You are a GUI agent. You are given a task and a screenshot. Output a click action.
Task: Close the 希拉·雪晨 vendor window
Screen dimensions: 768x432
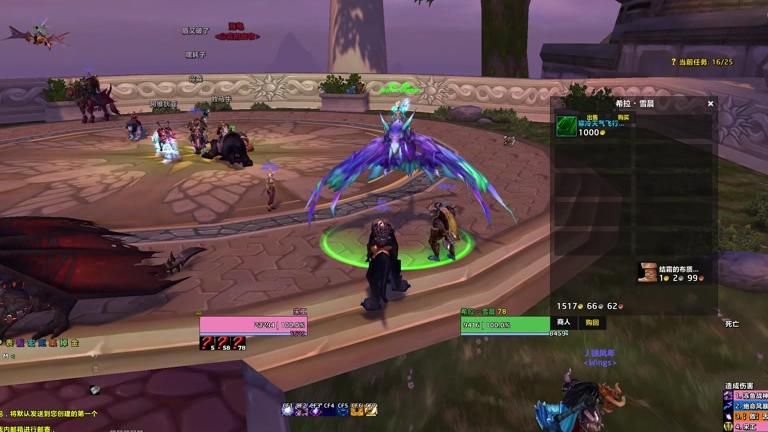tap(711, 103)
